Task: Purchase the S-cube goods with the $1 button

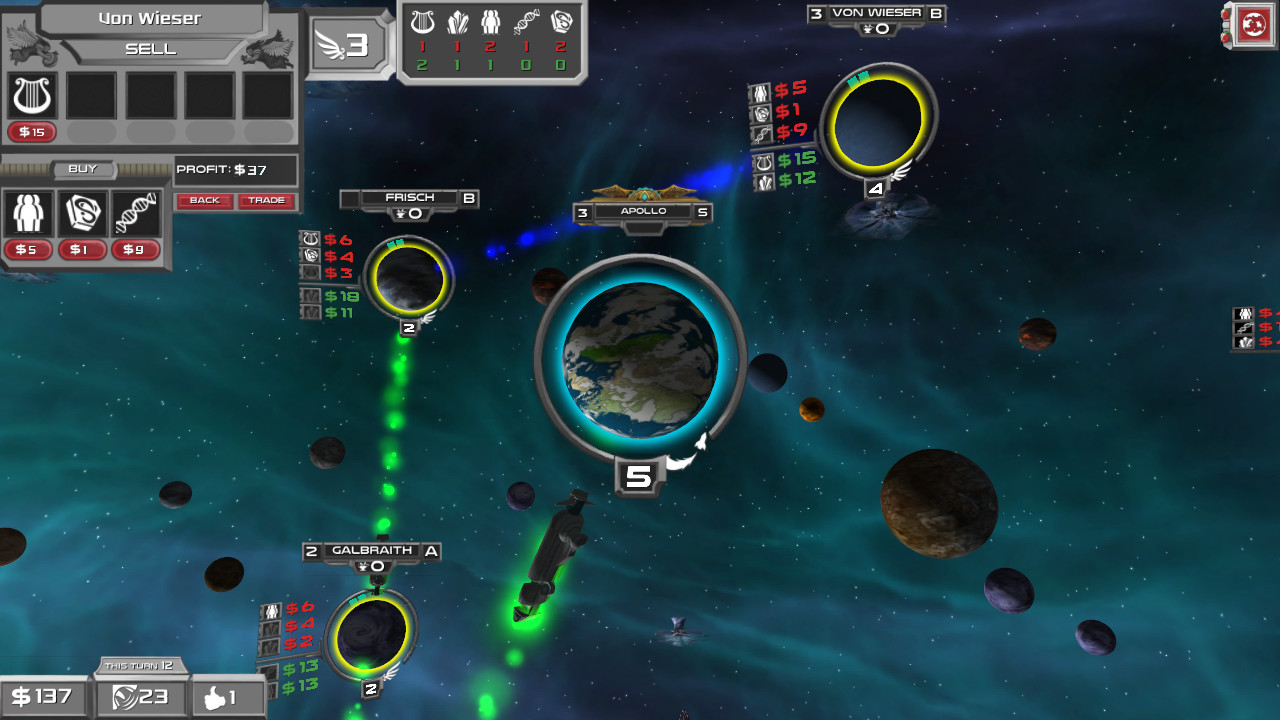Action: (x=82, y=250)
